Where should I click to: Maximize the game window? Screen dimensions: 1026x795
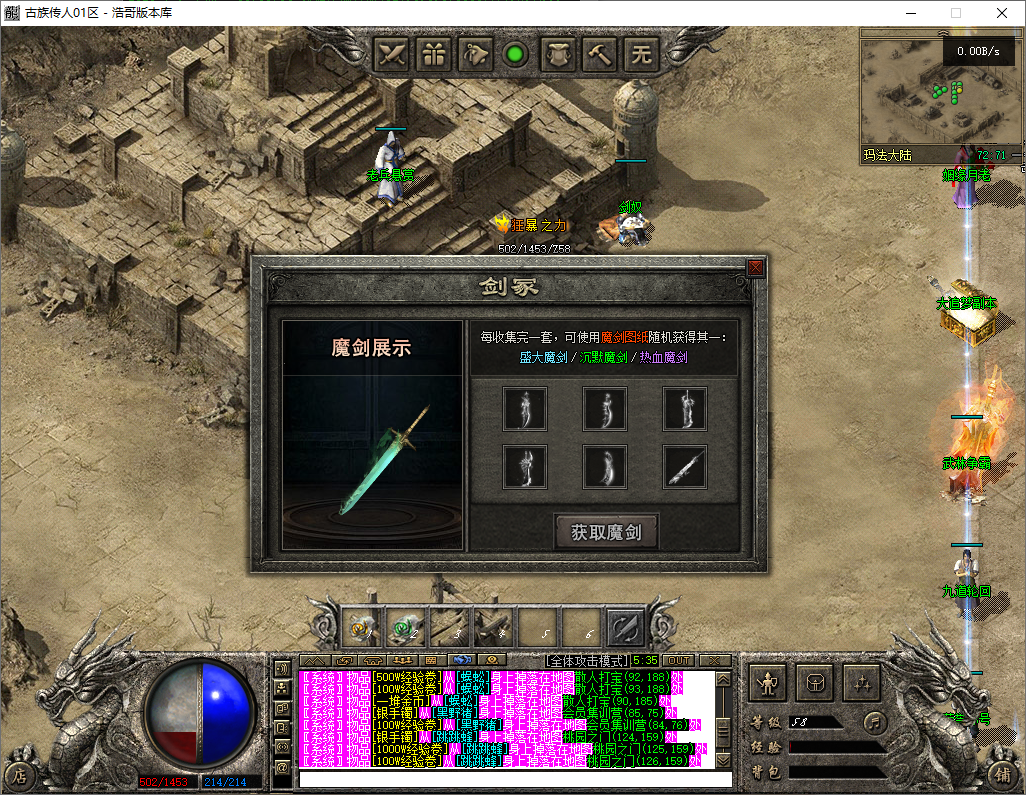[x=955, y=13]
